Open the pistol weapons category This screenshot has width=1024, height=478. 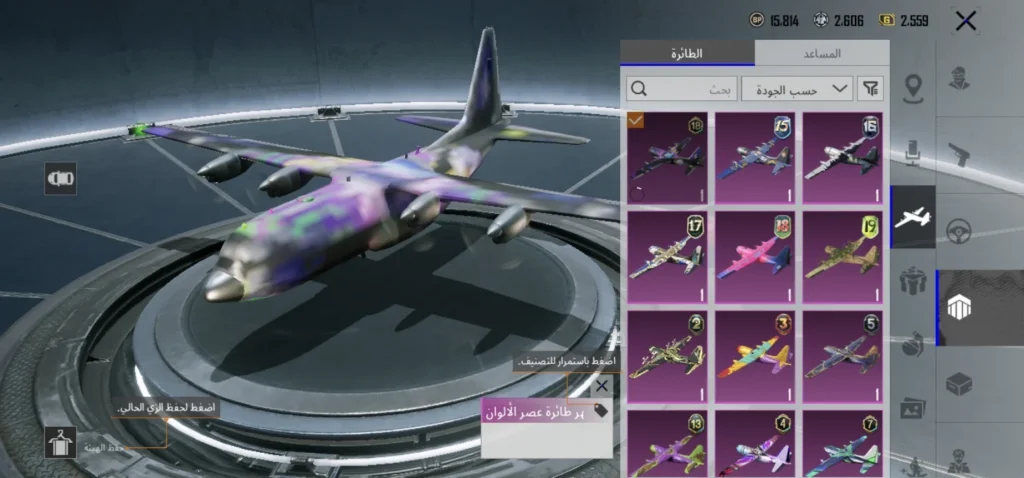pos(959,152)
